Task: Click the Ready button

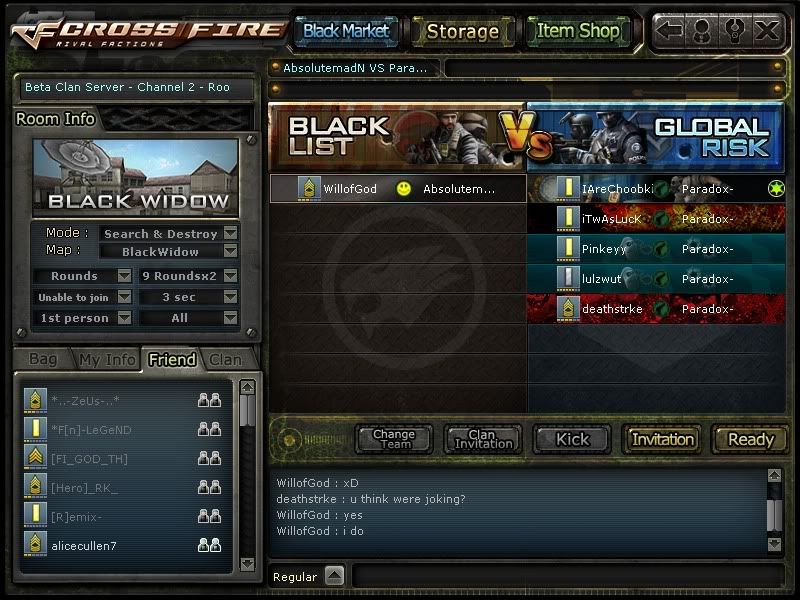Action: 750,439
